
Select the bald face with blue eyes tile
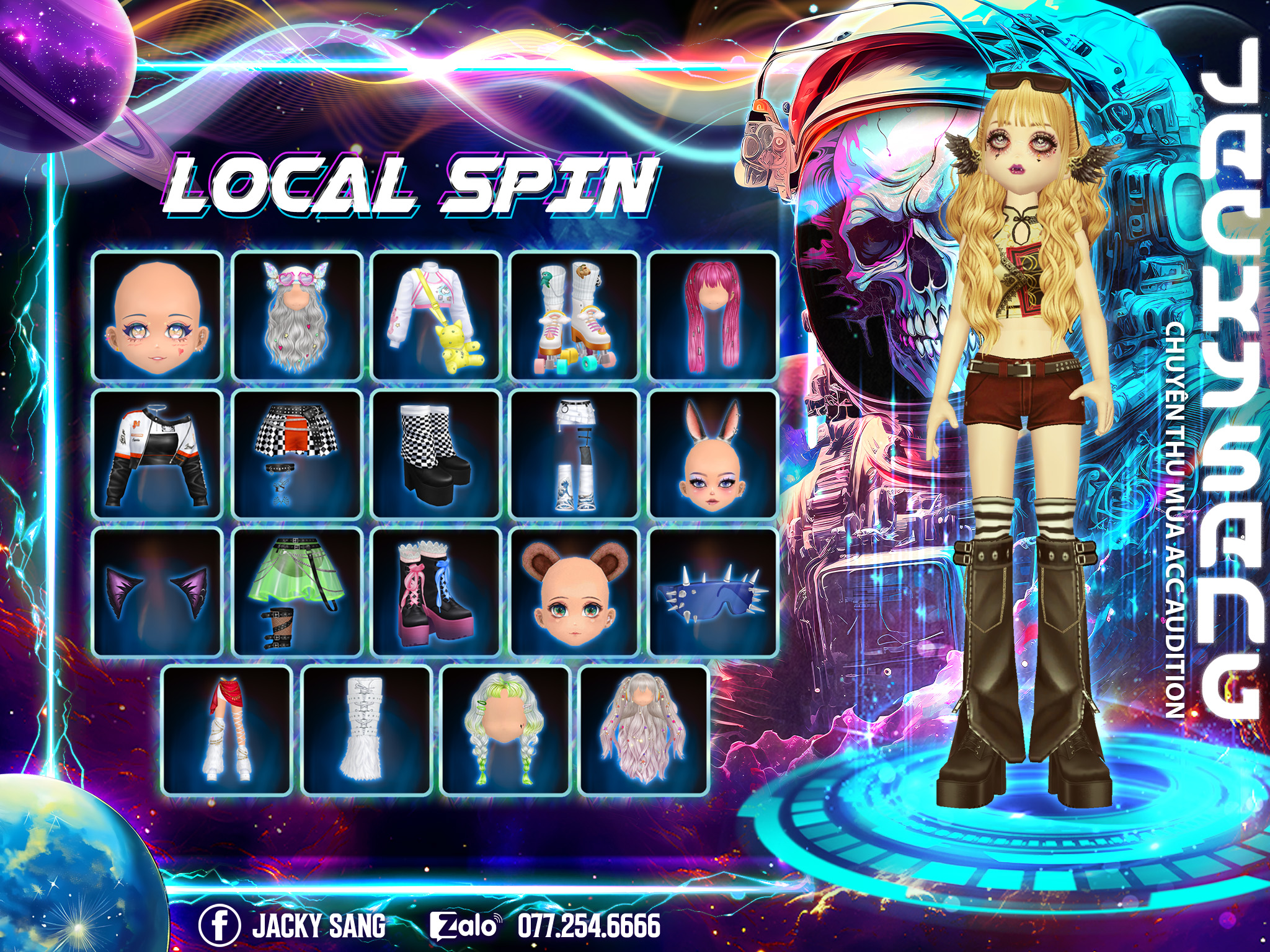(158, 316)
